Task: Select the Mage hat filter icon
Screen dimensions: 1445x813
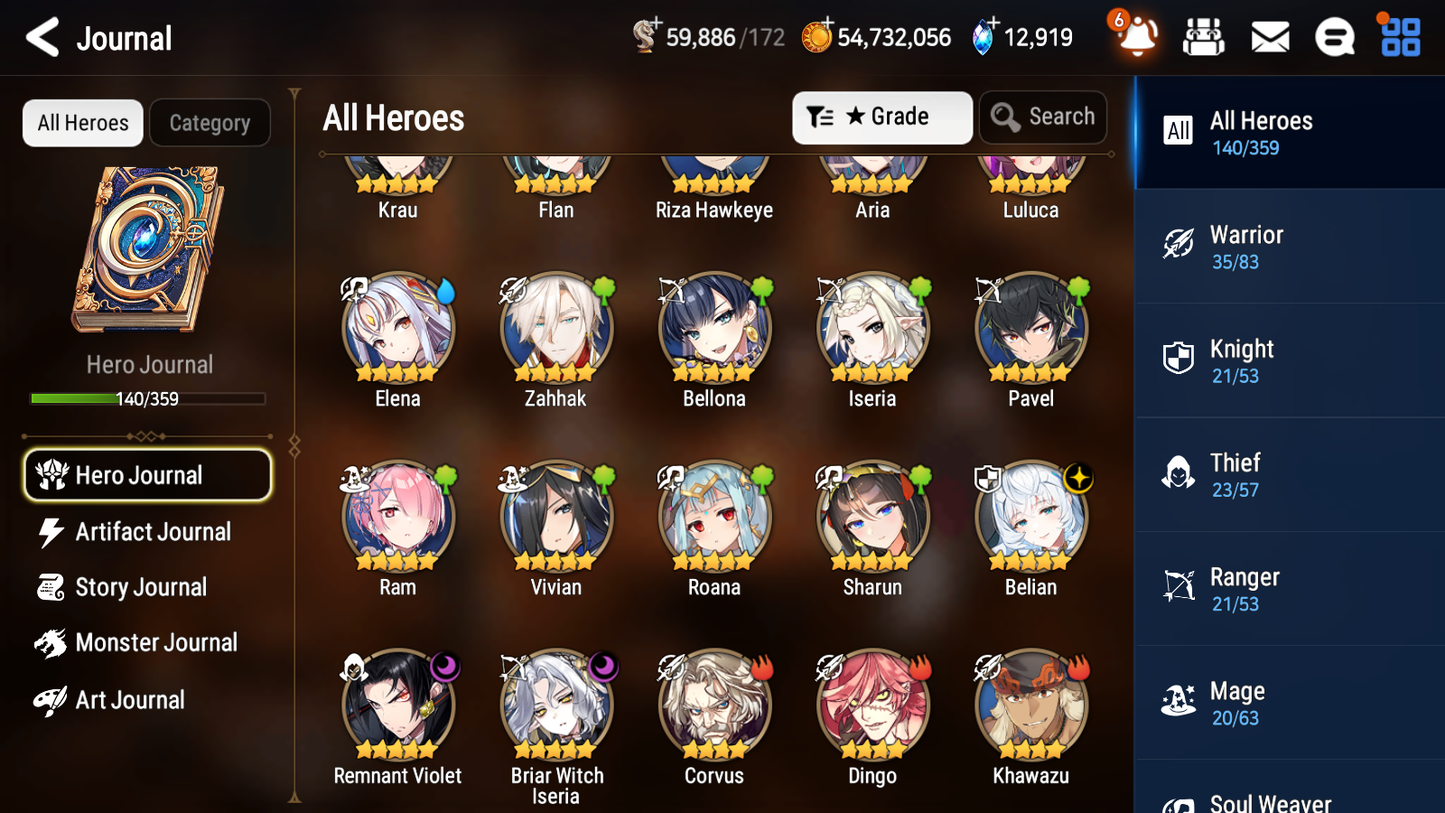Action: tap(1179, 701)
